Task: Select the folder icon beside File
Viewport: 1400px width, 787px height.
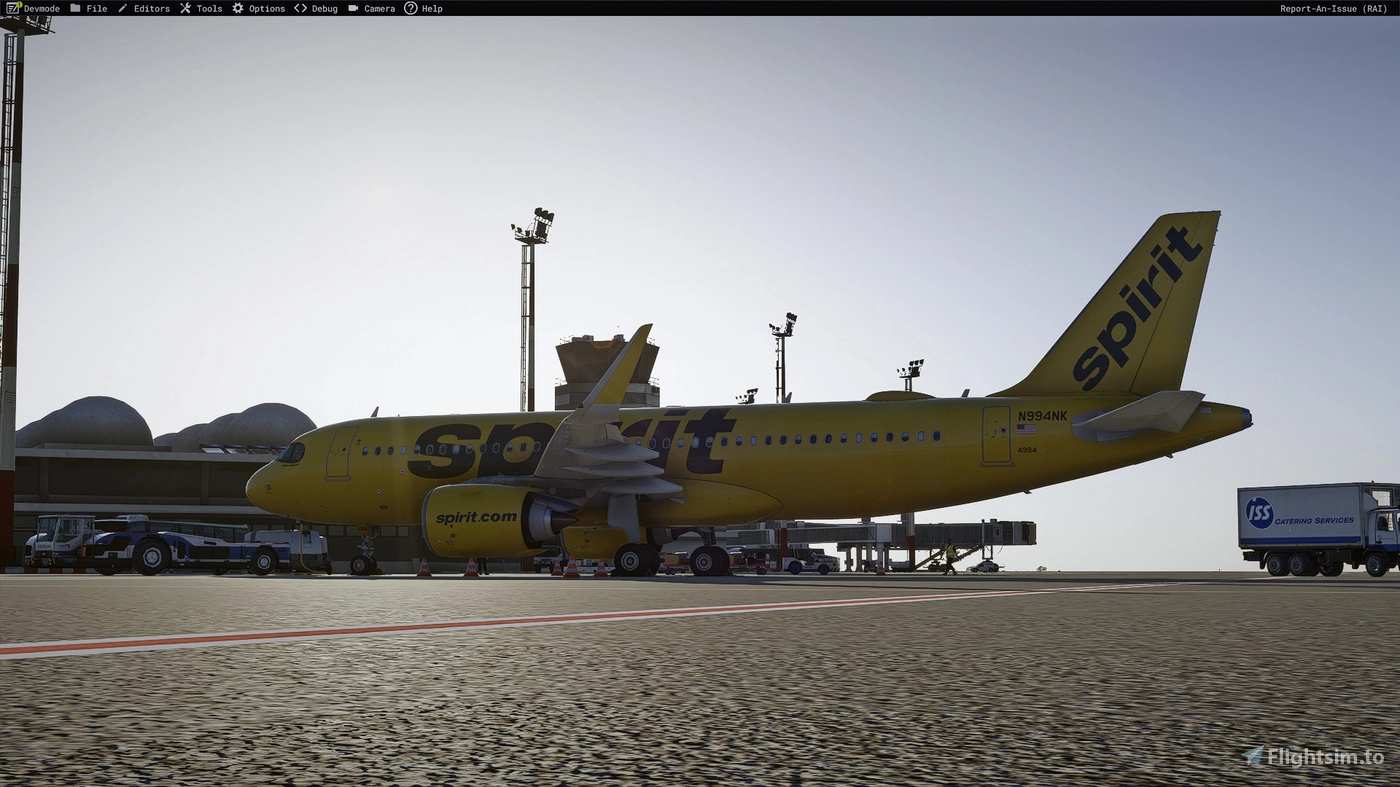Action: coord(75,8)
